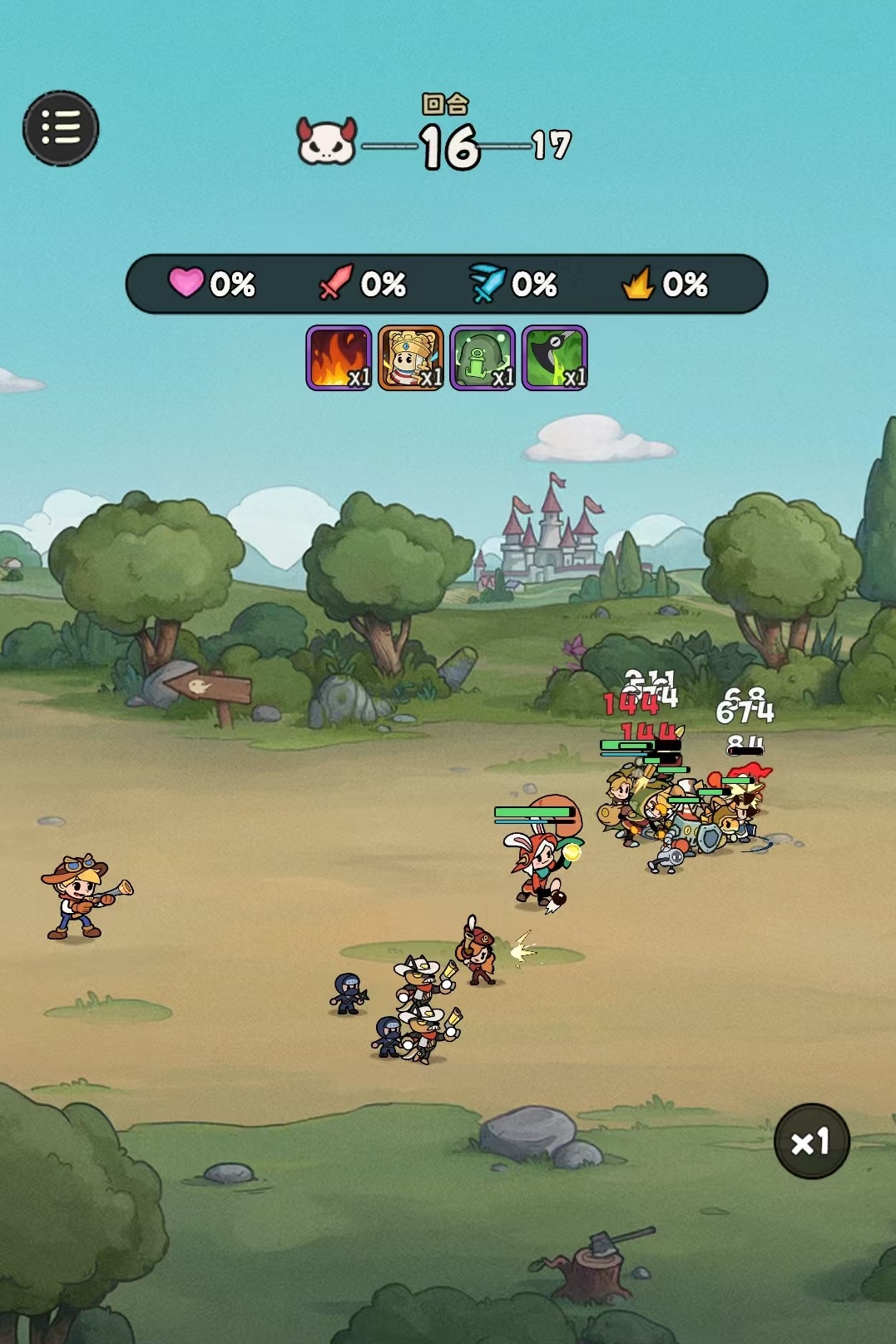Viewport: 896px width, 1344px height.
Task: Tap the crowned king hero icon
Action: coord(411,358)
